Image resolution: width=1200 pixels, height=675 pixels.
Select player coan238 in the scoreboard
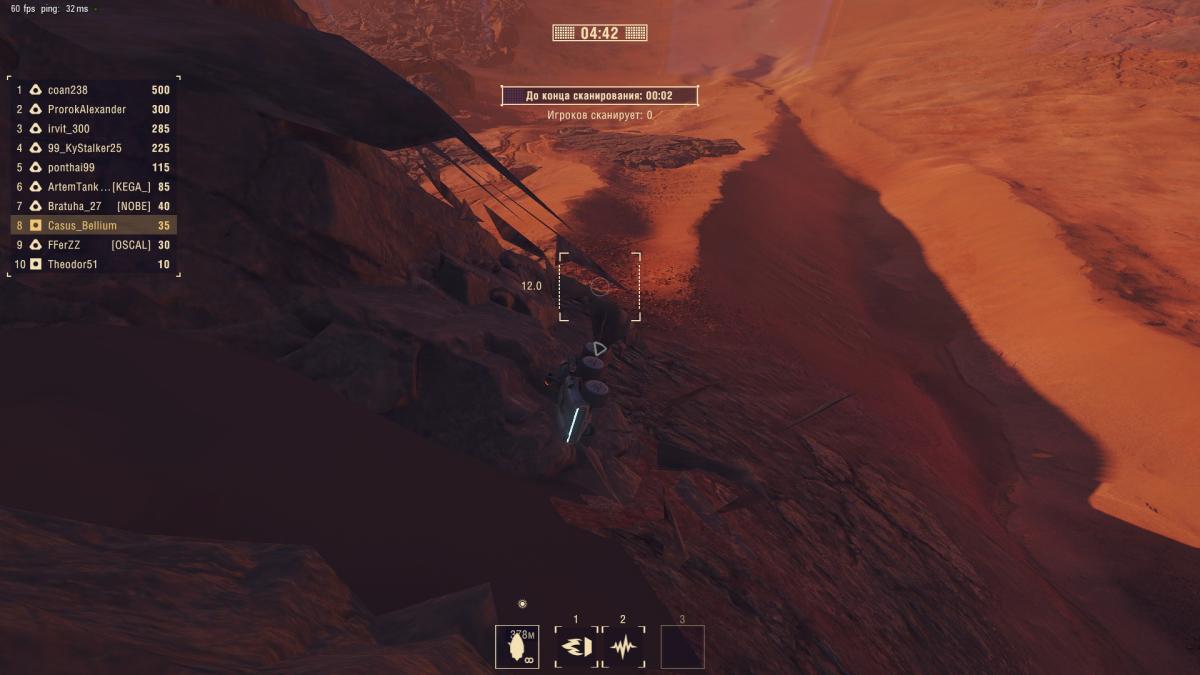93,90
